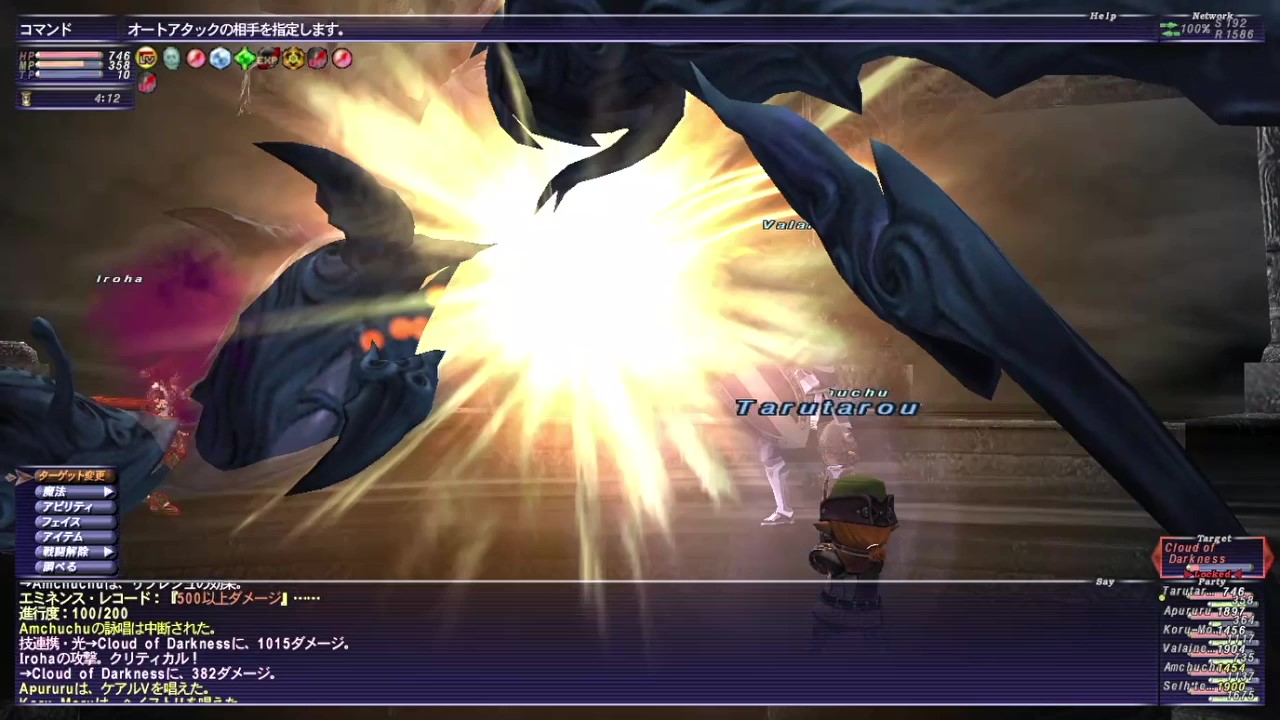Open the アイテム (Item) menu entry
Viewport: 1280px width, 720px height.
[65, 536]
